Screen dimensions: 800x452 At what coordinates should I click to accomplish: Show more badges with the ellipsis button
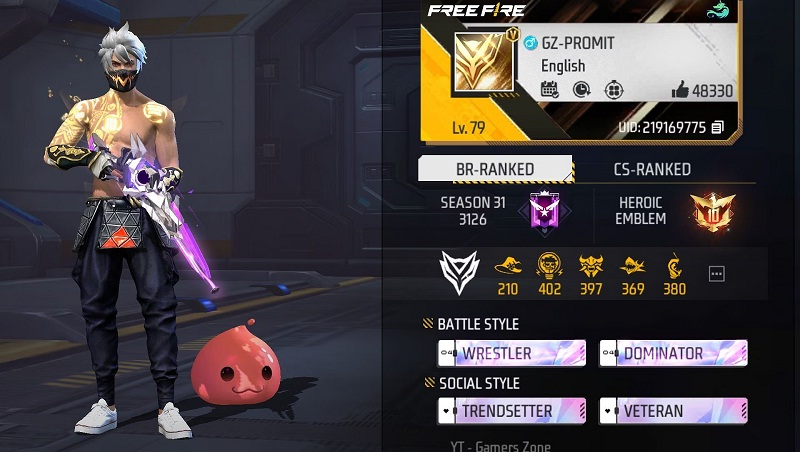tap(716, 273)
